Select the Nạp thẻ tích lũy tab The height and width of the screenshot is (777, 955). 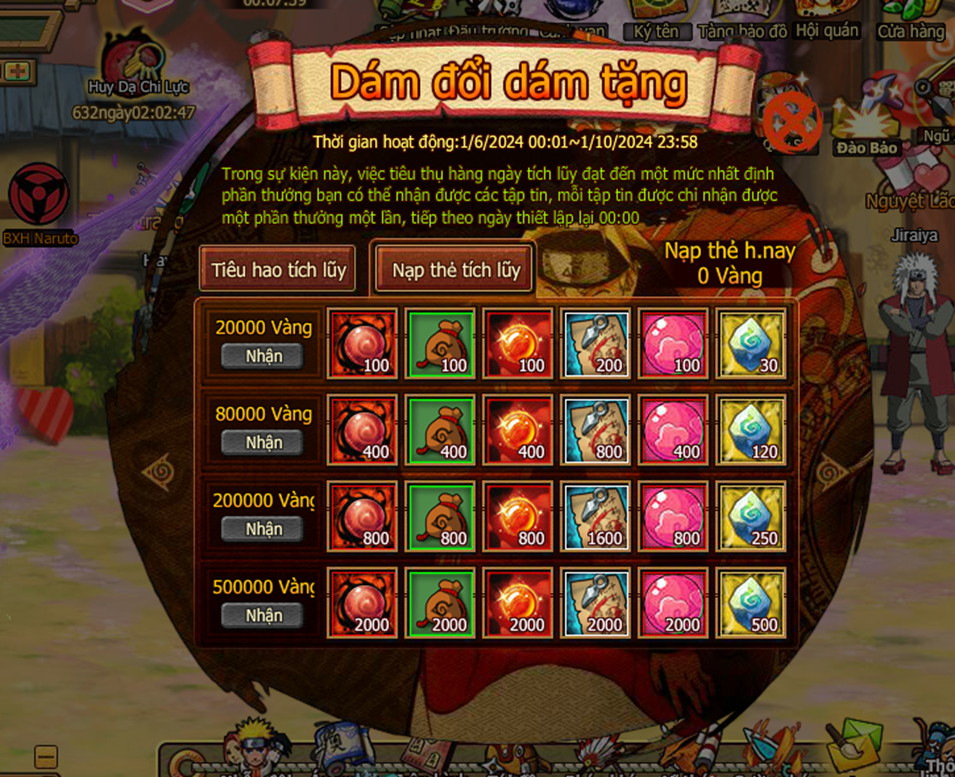[455, 269]
